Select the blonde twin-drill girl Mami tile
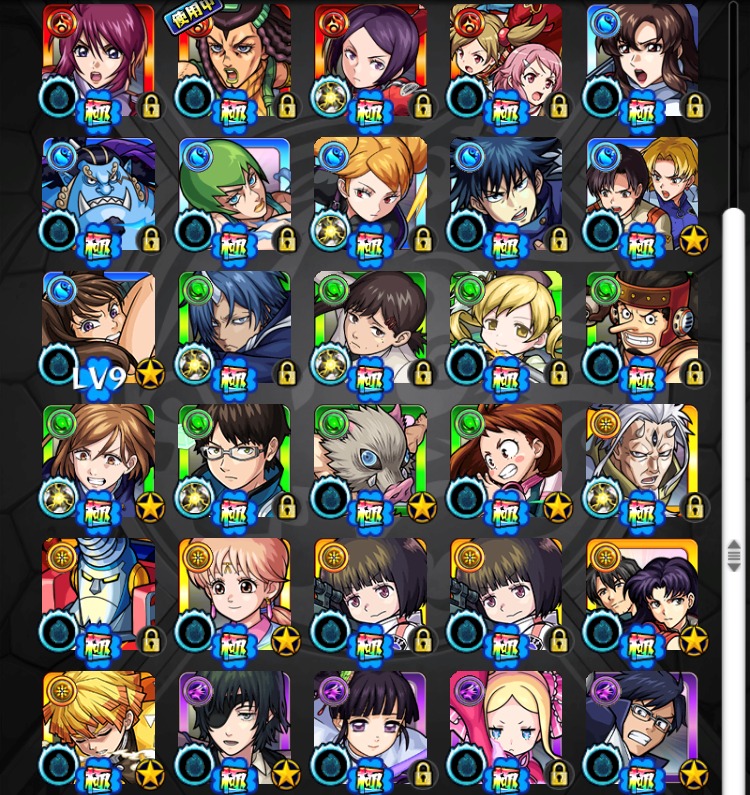Viewport: 750px width, 795px height. click(507, 327)
